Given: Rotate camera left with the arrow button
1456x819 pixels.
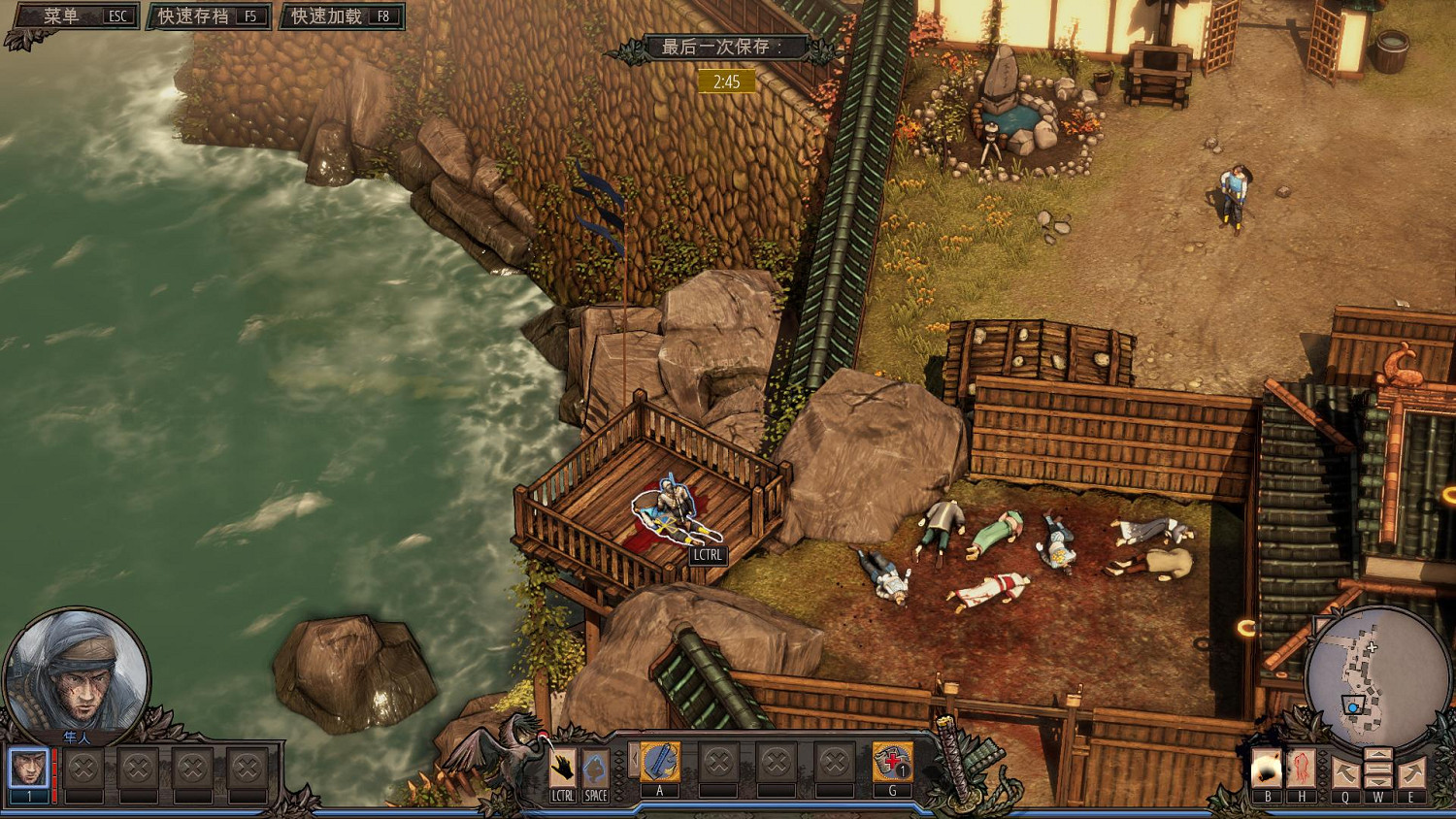Looking at the screenshot, I should [x=1344, y=772].
